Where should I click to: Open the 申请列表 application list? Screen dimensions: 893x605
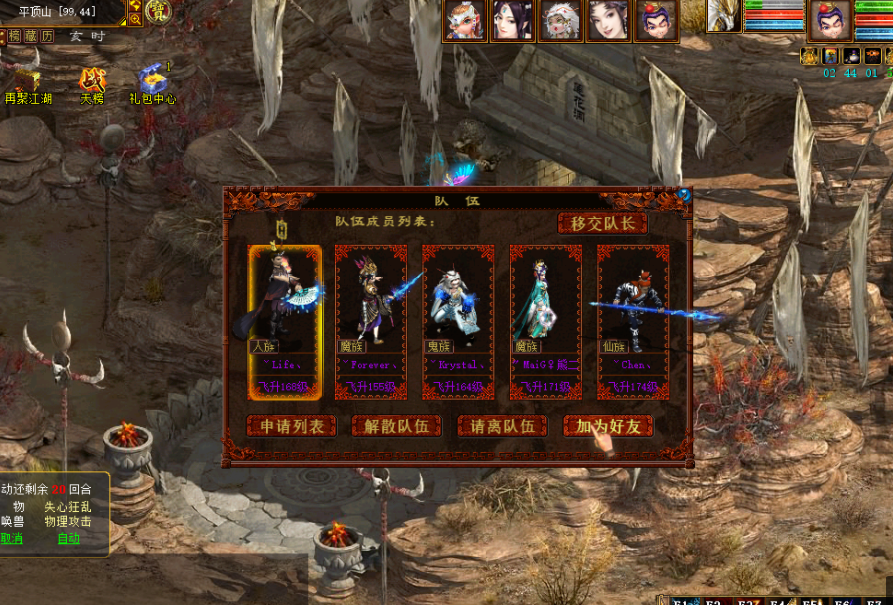click(292, 426)
